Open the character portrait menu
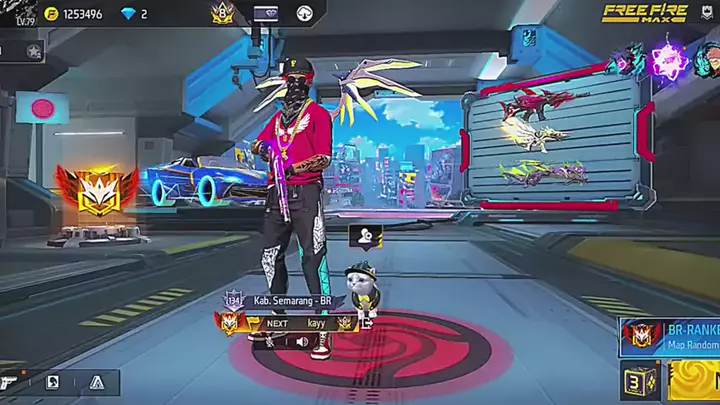 [x=53, y=382]
